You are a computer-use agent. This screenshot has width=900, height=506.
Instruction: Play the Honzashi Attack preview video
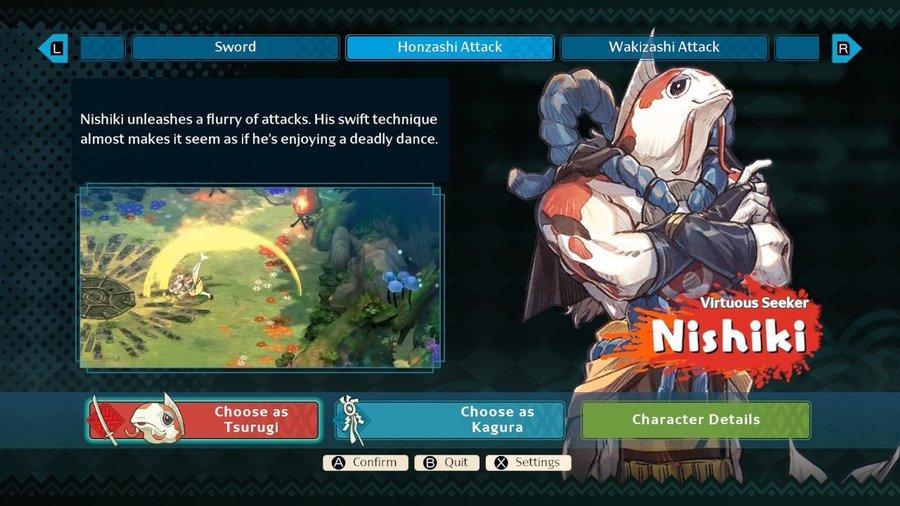click(x=260, y=275)
